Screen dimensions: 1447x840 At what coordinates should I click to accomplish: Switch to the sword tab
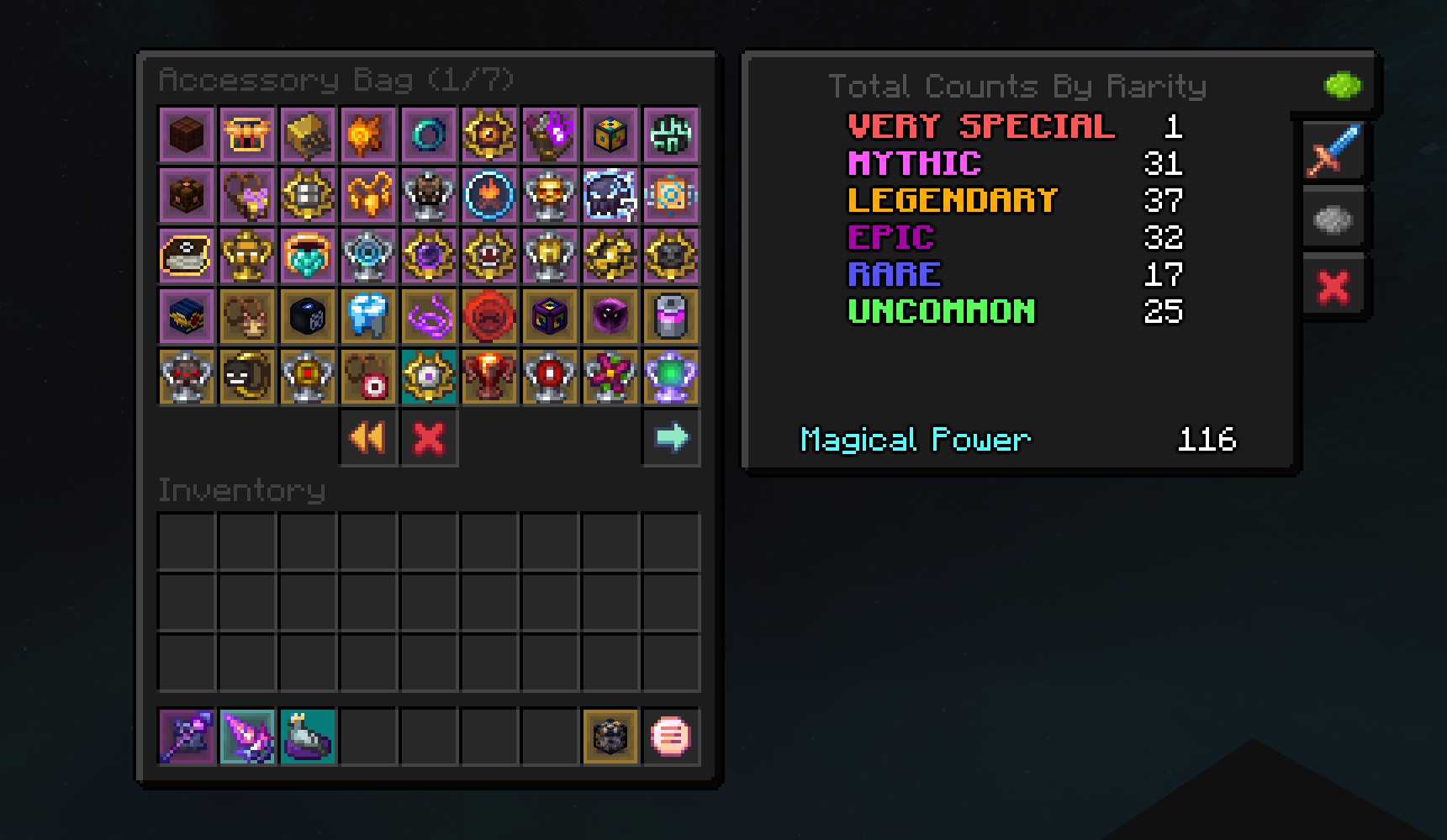tap(1333, 151)
